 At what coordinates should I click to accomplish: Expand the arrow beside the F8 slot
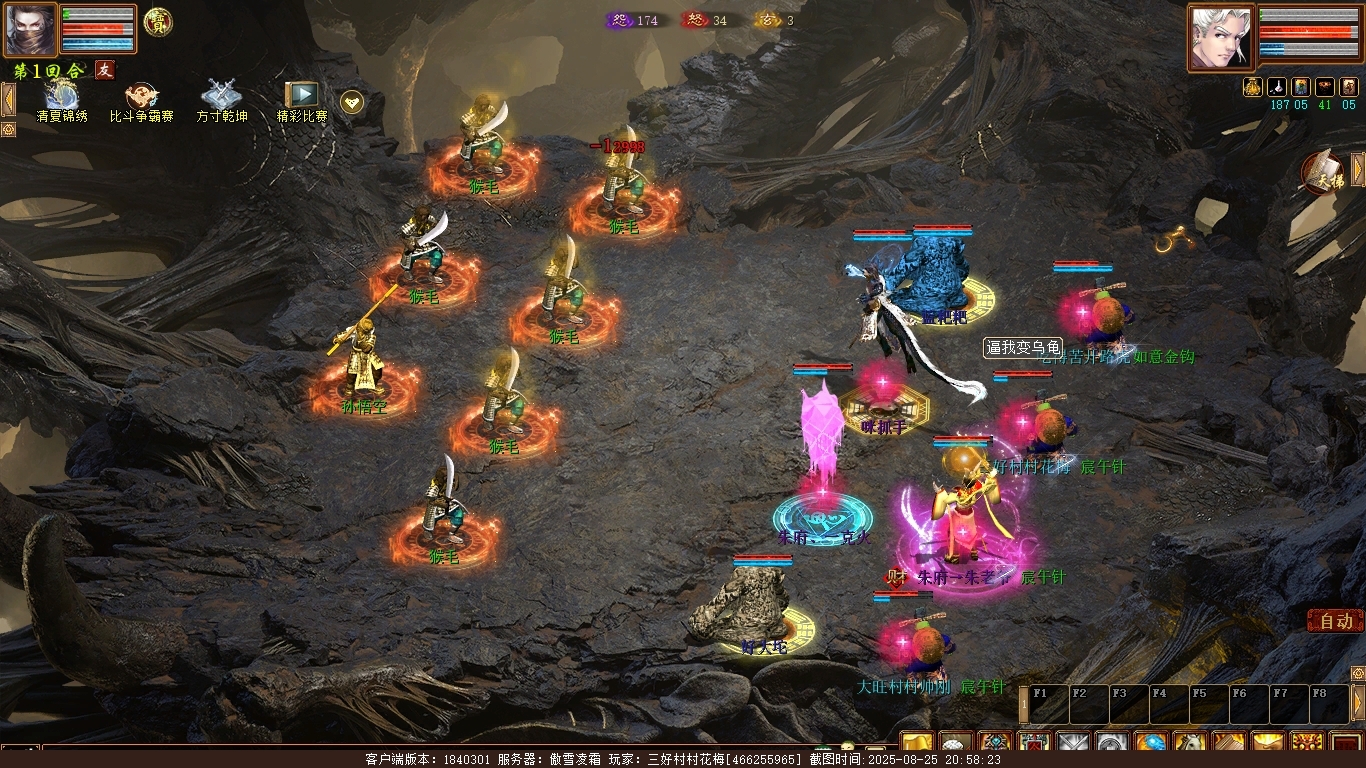pyautogui.click(x=1358, y=702)
